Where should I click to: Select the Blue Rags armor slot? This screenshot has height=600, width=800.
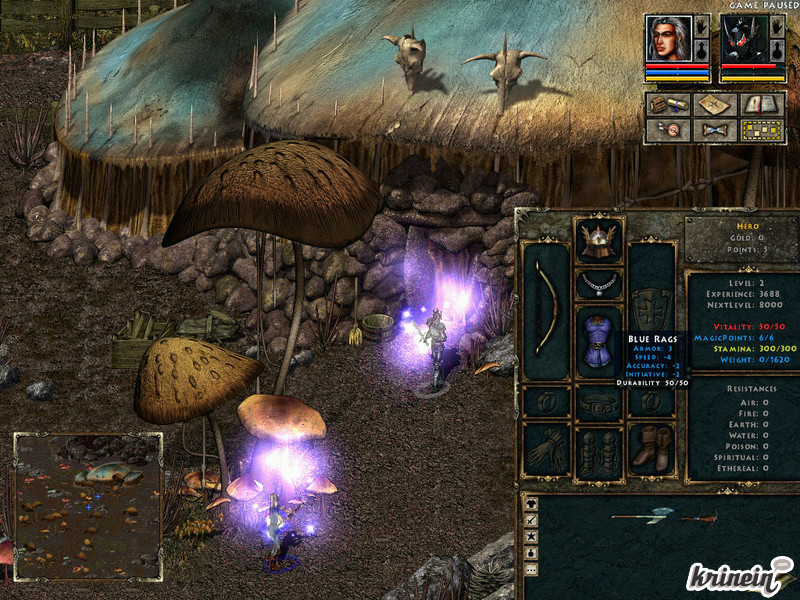coord(599,342)
